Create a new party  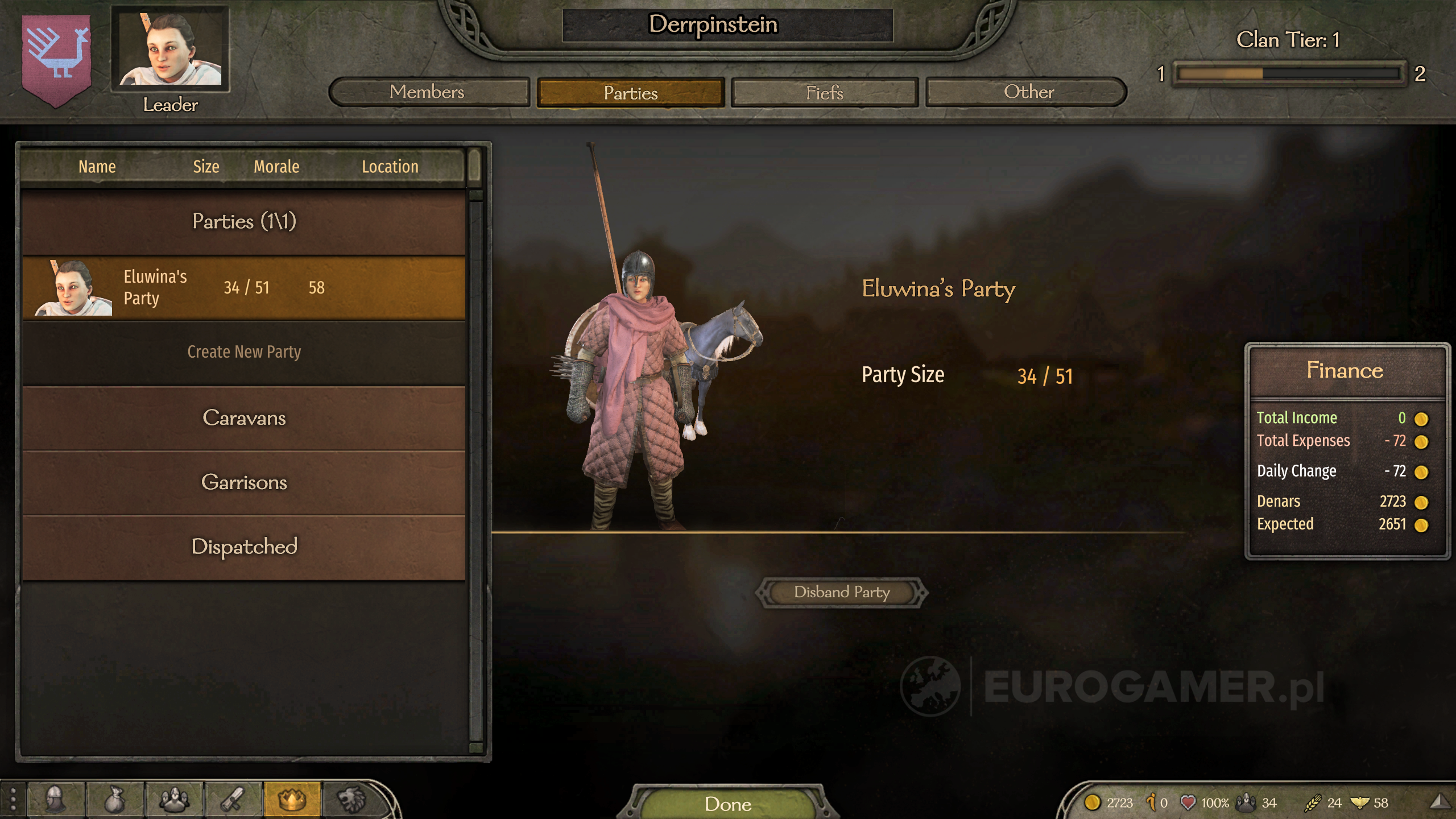click(245, 352)
